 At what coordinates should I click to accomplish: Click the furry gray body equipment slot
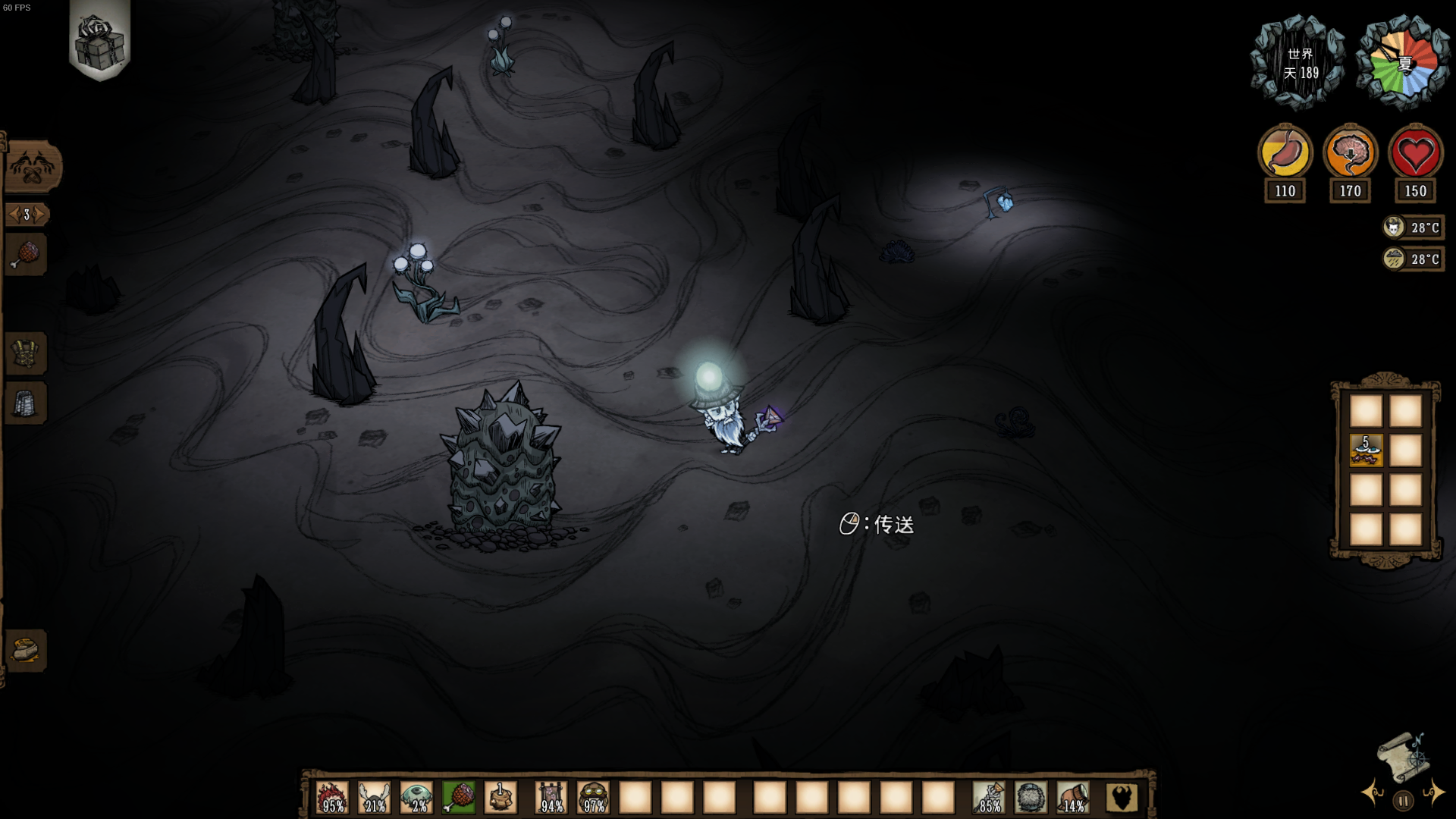[1031, 798]
